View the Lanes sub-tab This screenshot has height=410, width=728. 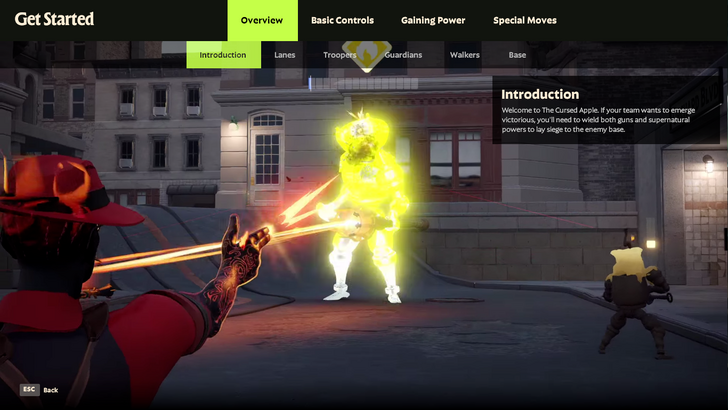(285, 55)
